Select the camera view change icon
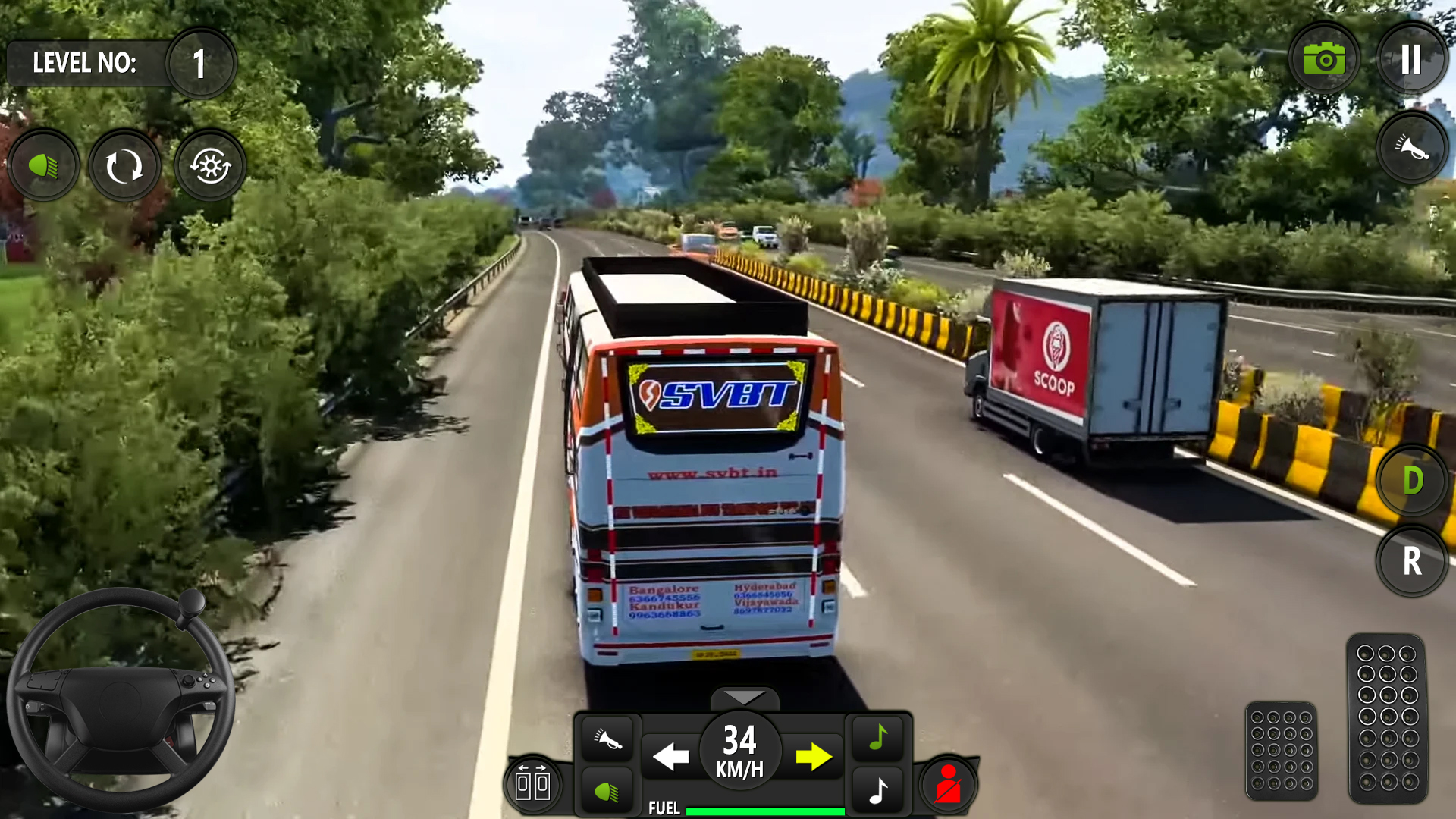 pyautogui.click(x=124, y=165)
